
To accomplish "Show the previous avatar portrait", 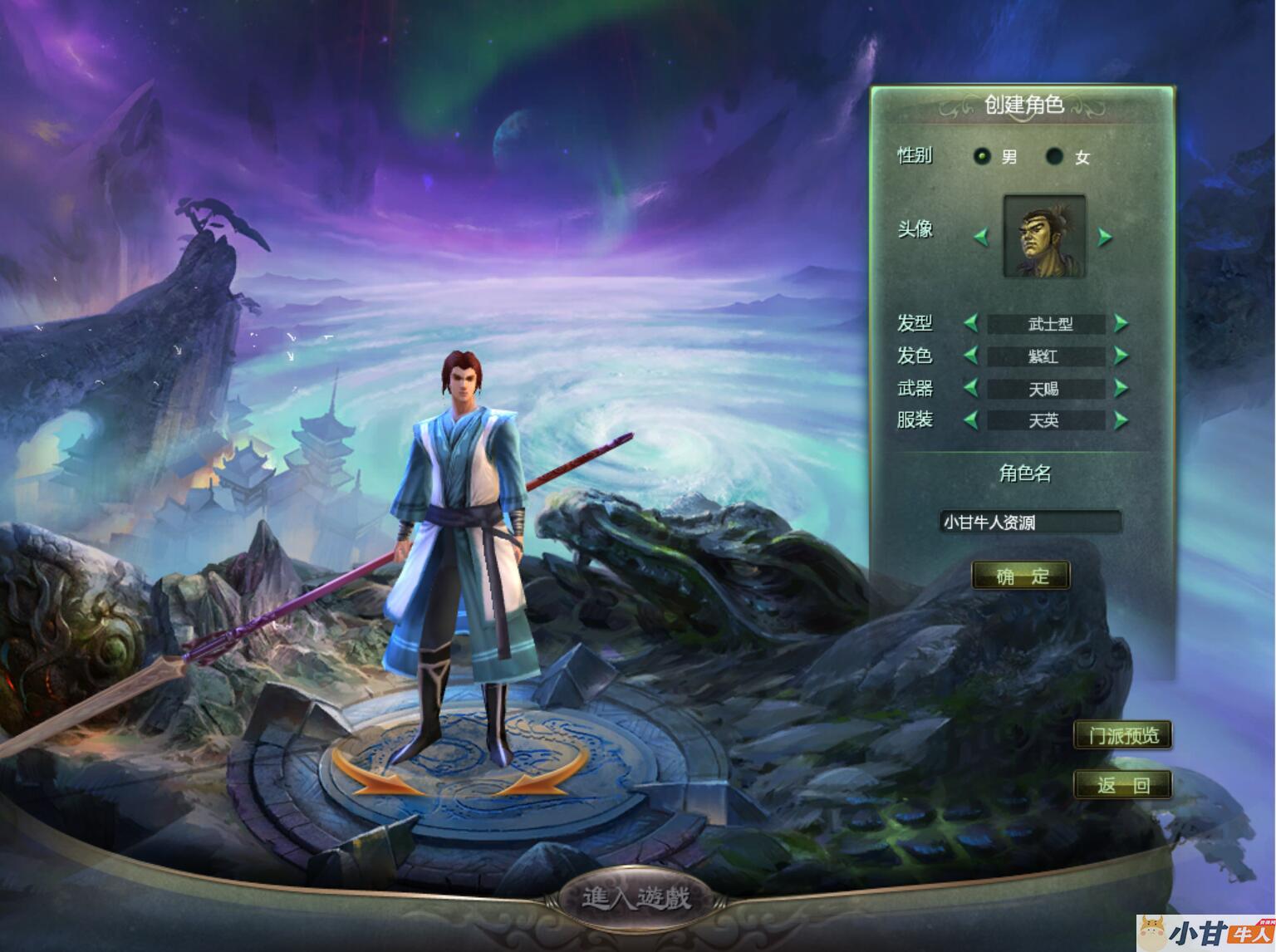I will (981, 238).
